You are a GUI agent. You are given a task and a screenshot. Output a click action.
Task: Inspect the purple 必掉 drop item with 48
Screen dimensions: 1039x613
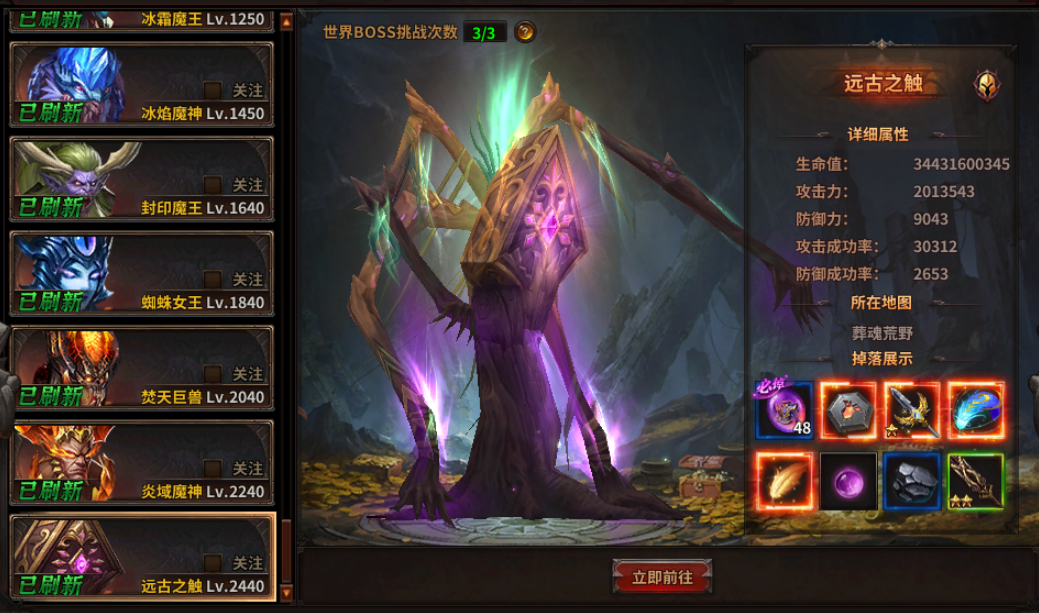click(784, 411)
